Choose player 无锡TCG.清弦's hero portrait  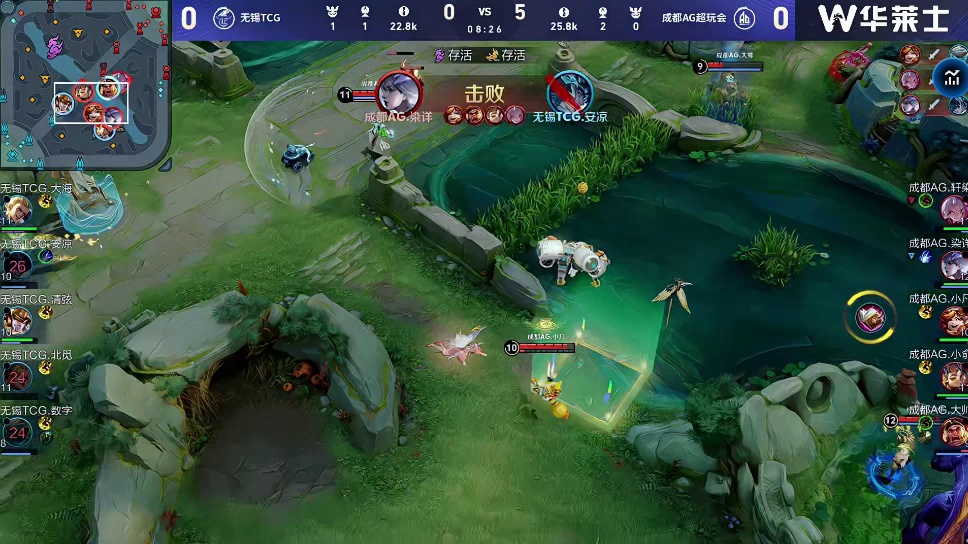(x=17, y=322)
